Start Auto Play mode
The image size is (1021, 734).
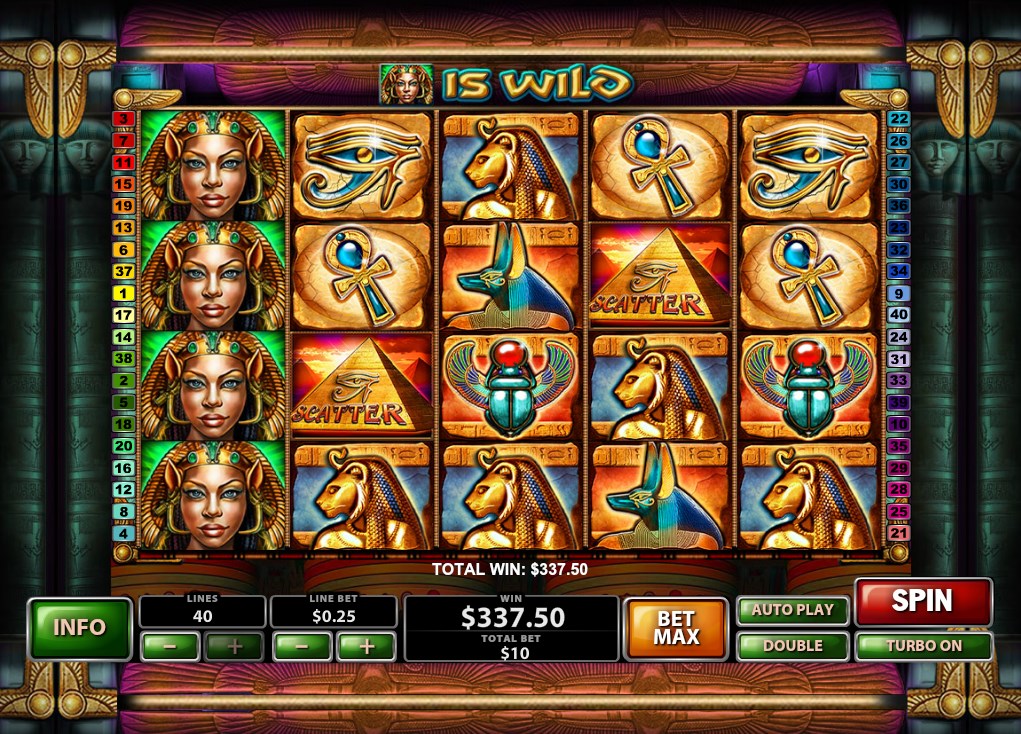pyautogui.click(x=793, y=610)
